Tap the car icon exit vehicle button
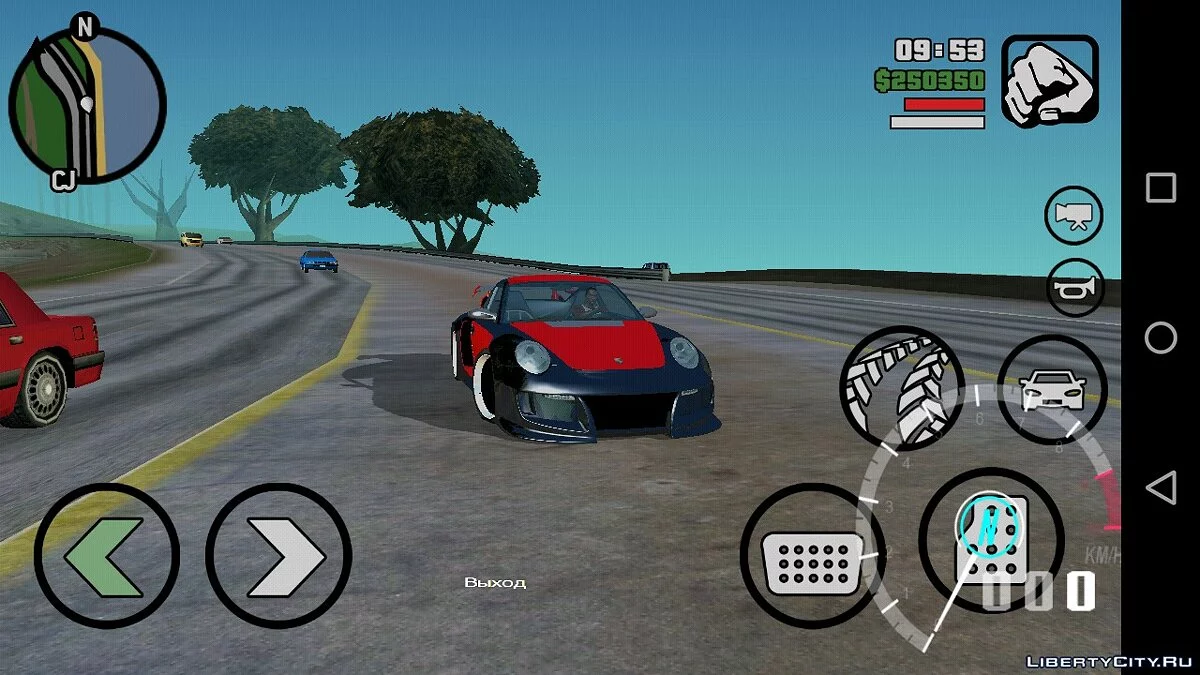This screenshot has height=675, width=1200. point(1051,389)
